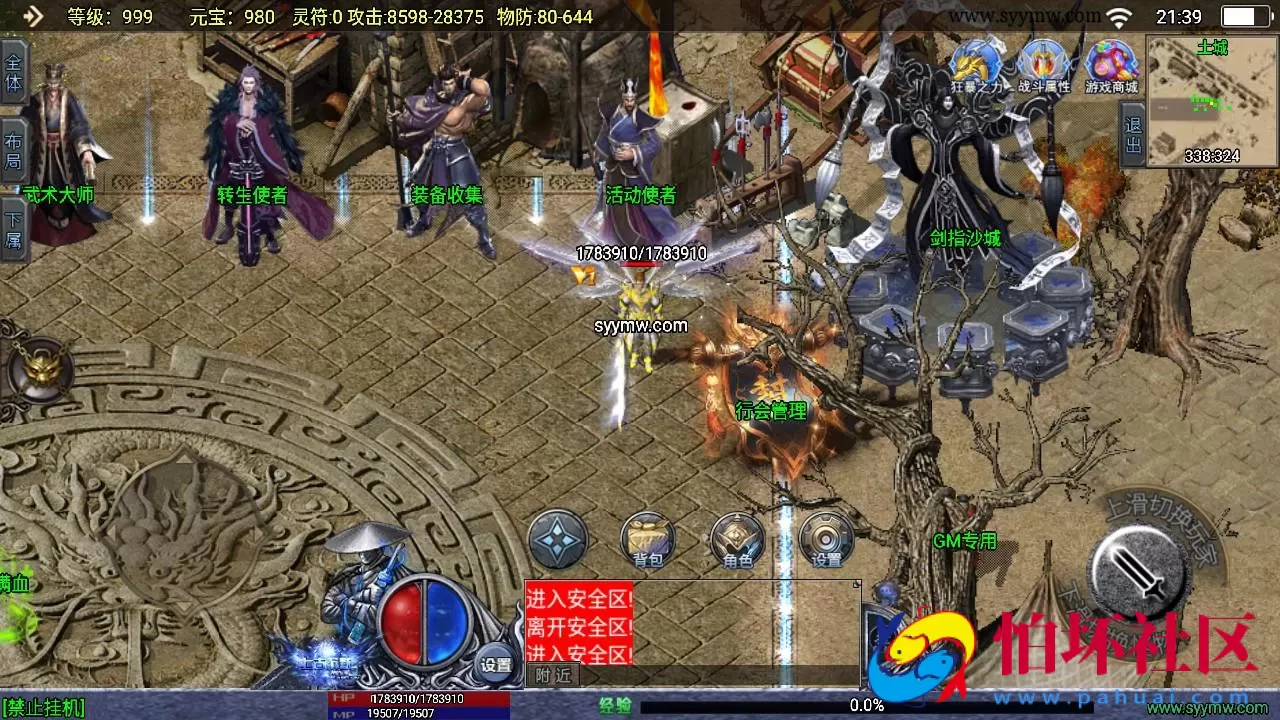Open the 背包 backpack icon
Screen dimensions: 1280x720
coord(647,539)
